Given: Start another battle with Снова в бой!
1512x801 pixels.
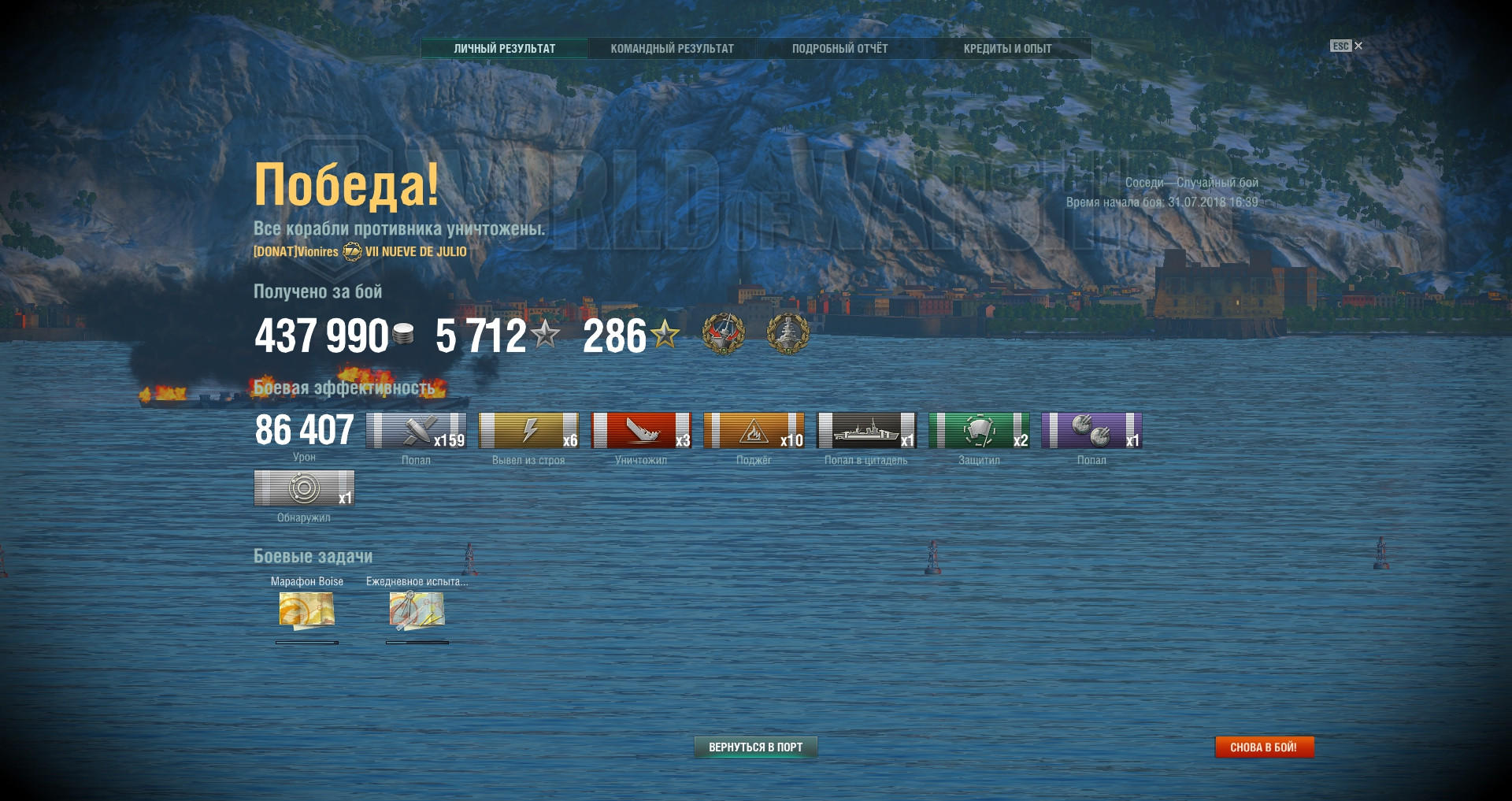Looking at the screenshot, I should 1264,747.
